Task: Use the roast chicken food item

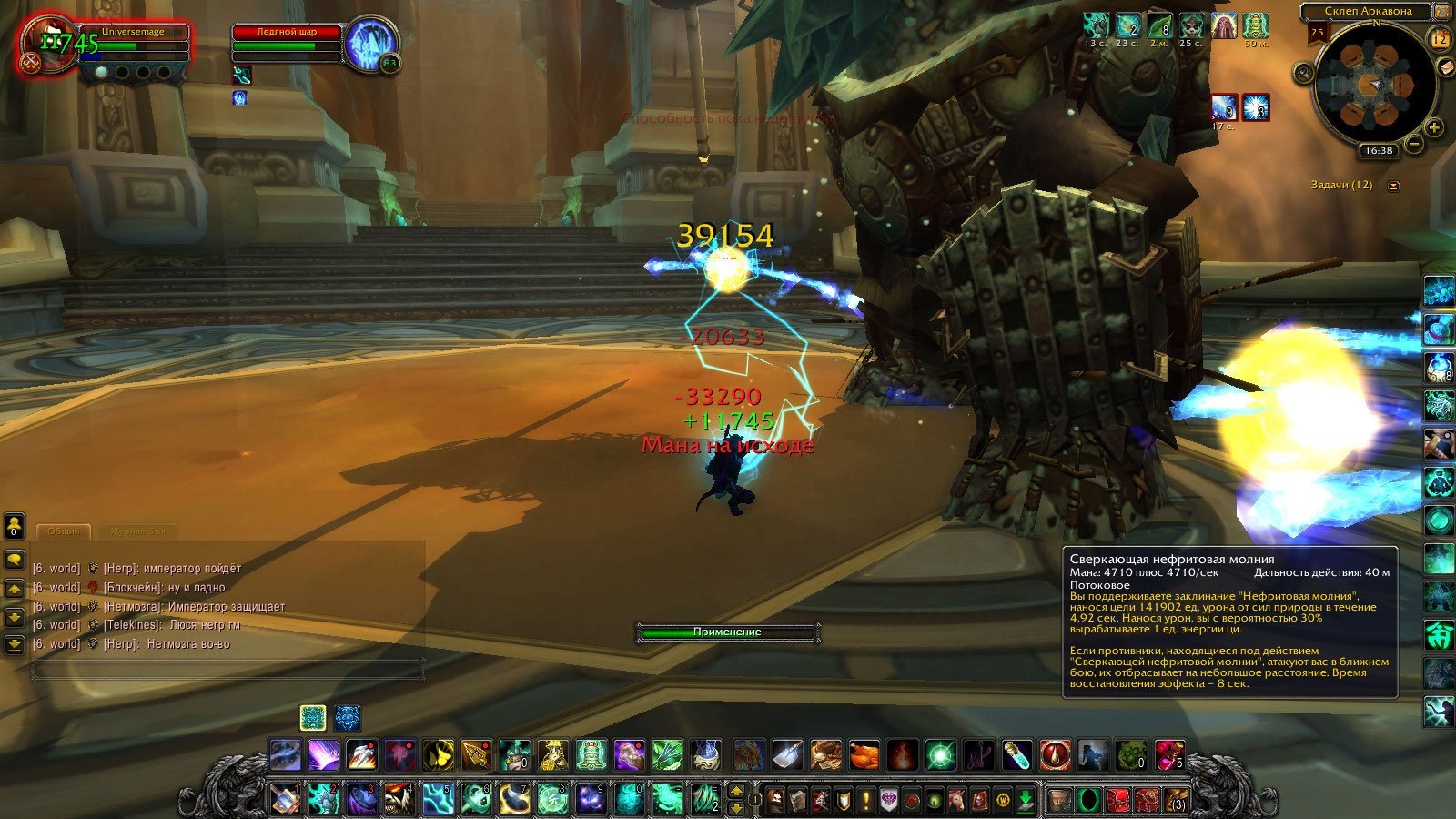Action: 864,755
